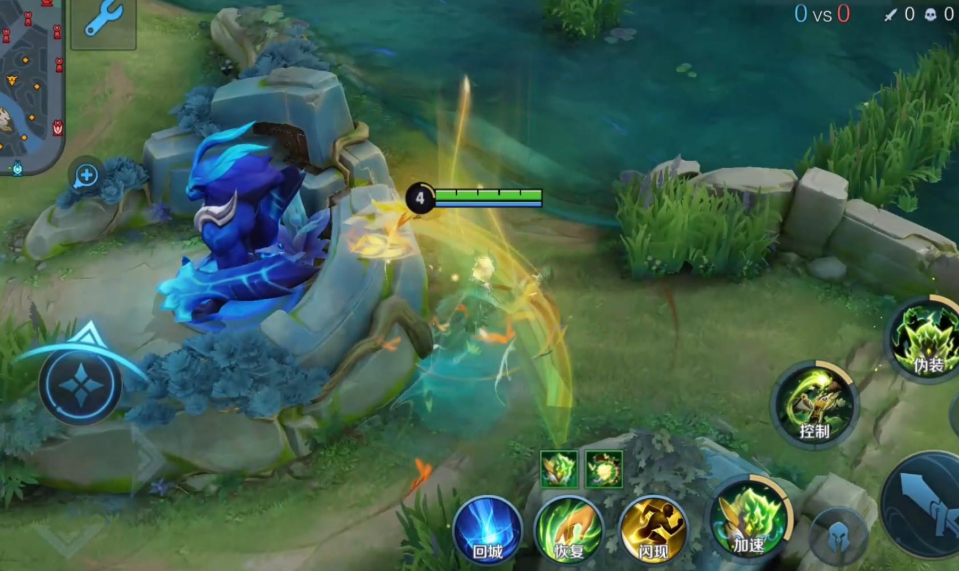Trigger the 加速 speed skill
Image resolution: width=959 pixels, height=571 pixels.
[x=749, y=518]
